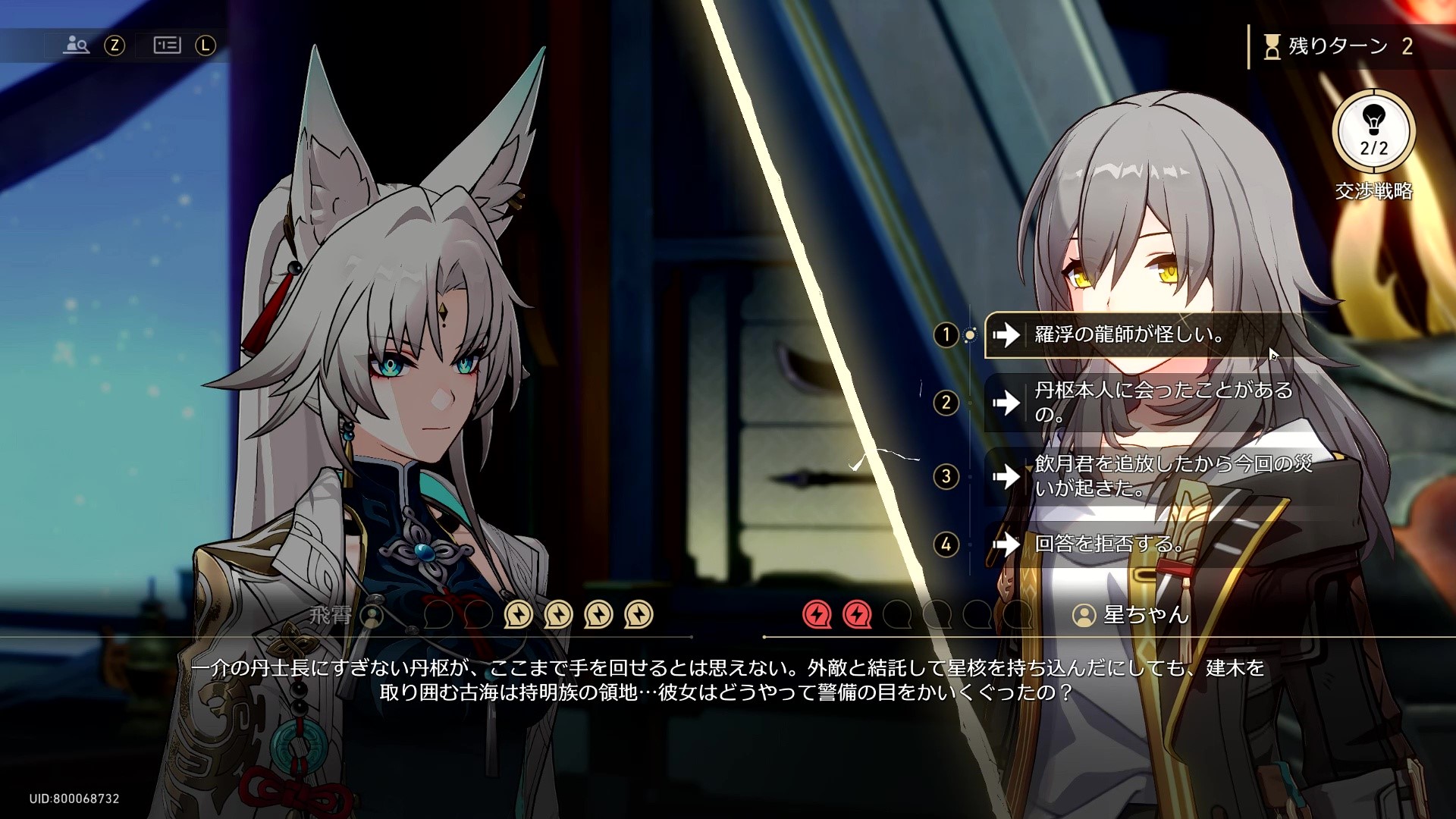Open the 交渉戦略 lightbulb hint
The width and height of the screenshot is (1456, 819).
tap(1373, 130)
